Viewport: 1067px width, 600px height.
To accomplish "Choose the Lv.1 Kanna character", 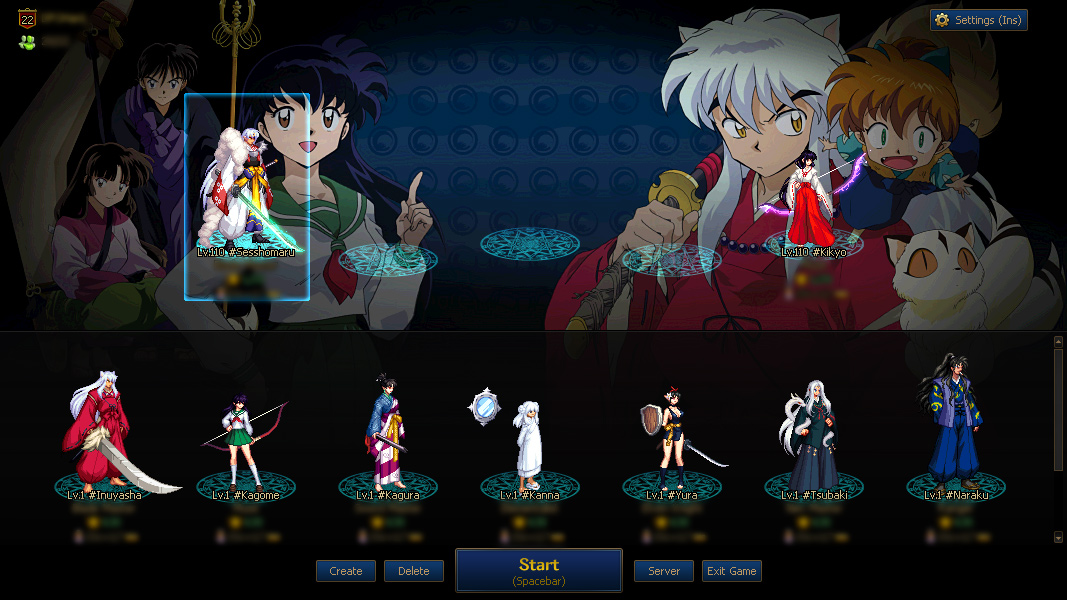I will point(529,445).
